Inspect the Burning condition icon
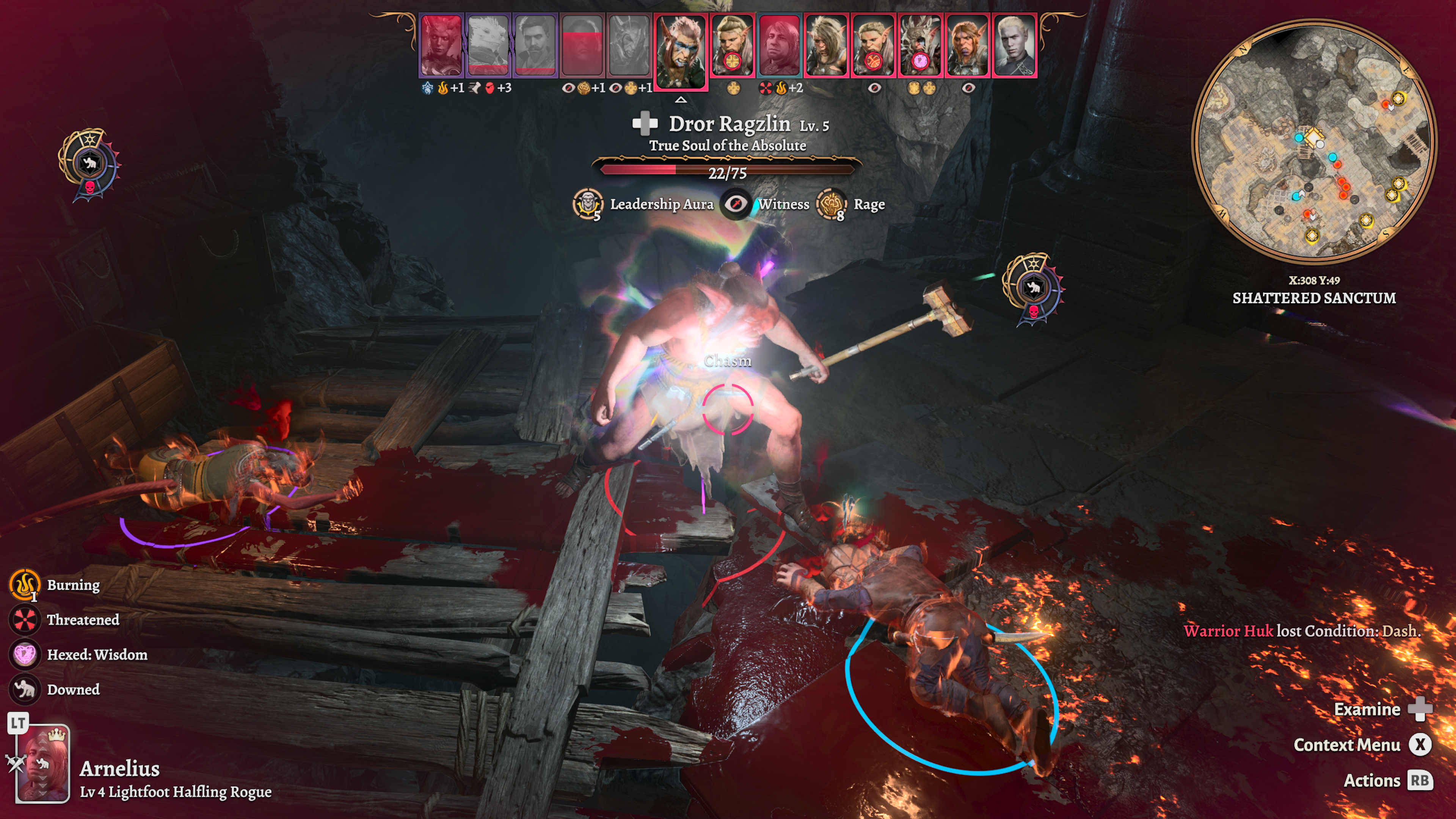Viewport: 1456px width, 819px height. pyautogui.click(x=25, y=585)
